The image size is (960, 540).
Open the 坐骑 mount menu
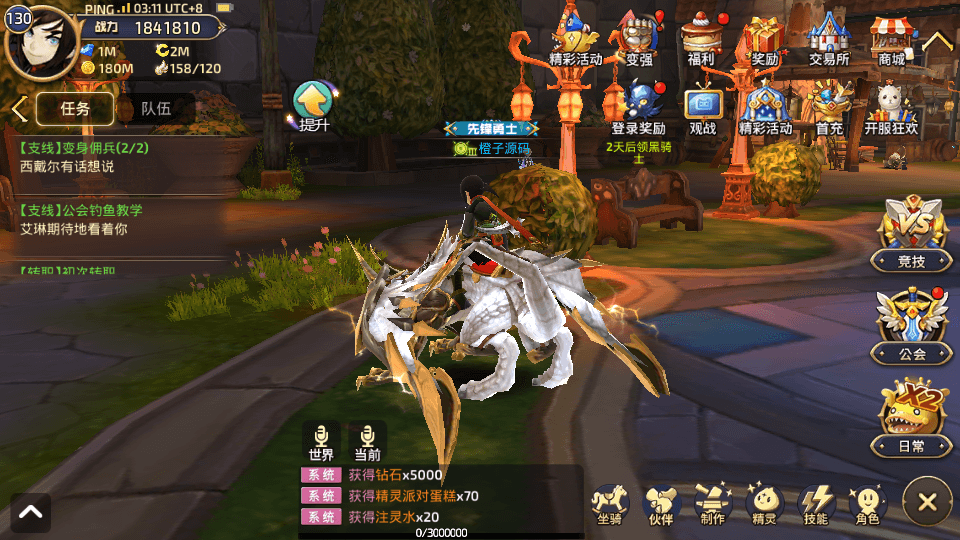coord(609,505)
